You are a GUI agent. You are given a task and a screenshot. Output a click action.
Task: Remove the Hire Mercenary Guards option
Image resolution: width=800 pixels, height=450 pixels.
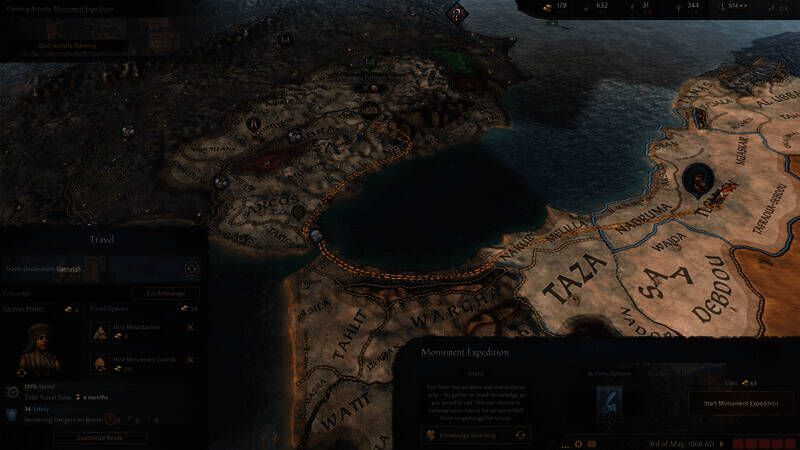point(190,360)
